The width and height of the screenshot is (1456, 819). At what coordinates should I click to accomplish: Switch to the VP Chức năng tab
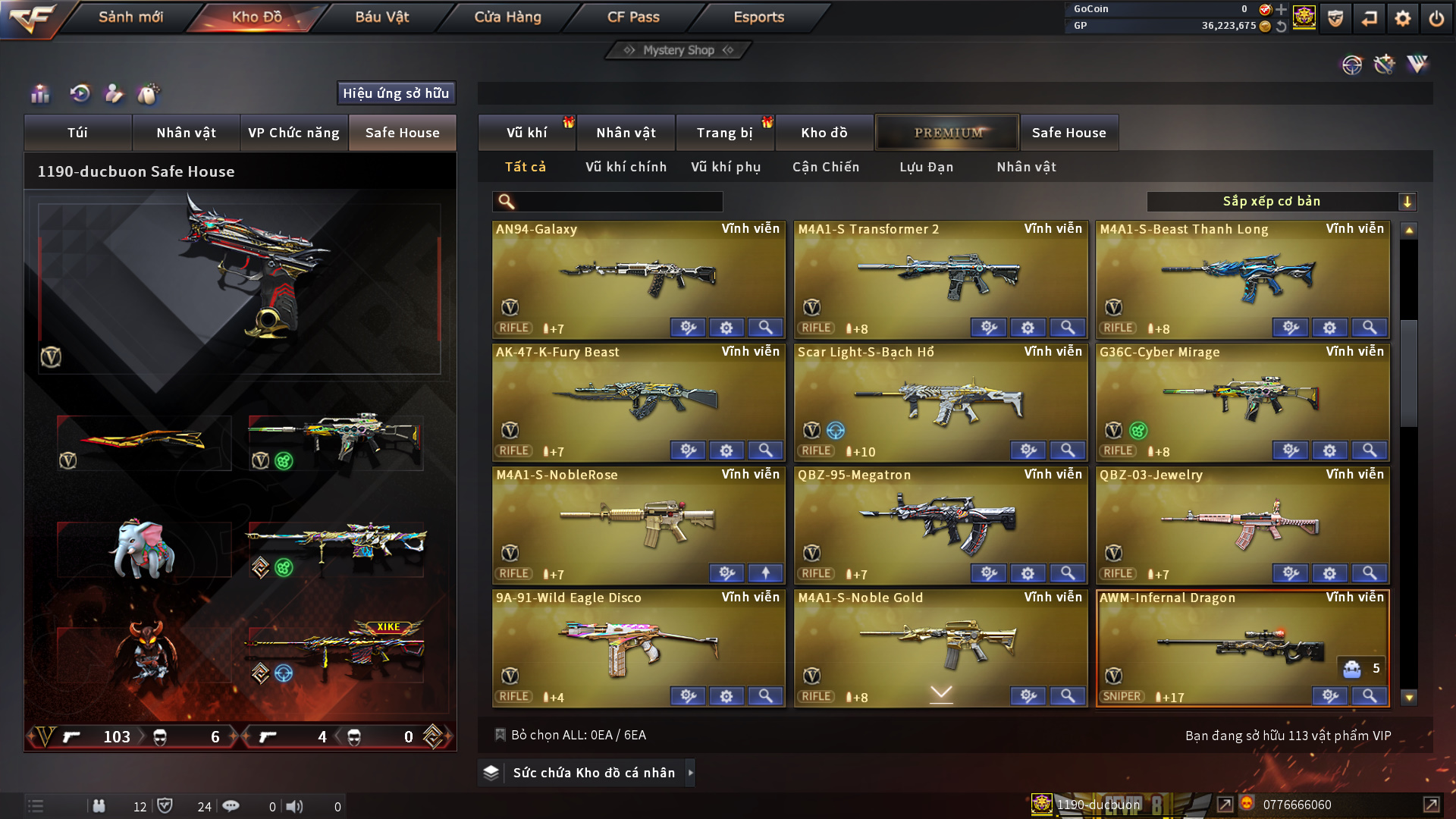click(293, 133)
